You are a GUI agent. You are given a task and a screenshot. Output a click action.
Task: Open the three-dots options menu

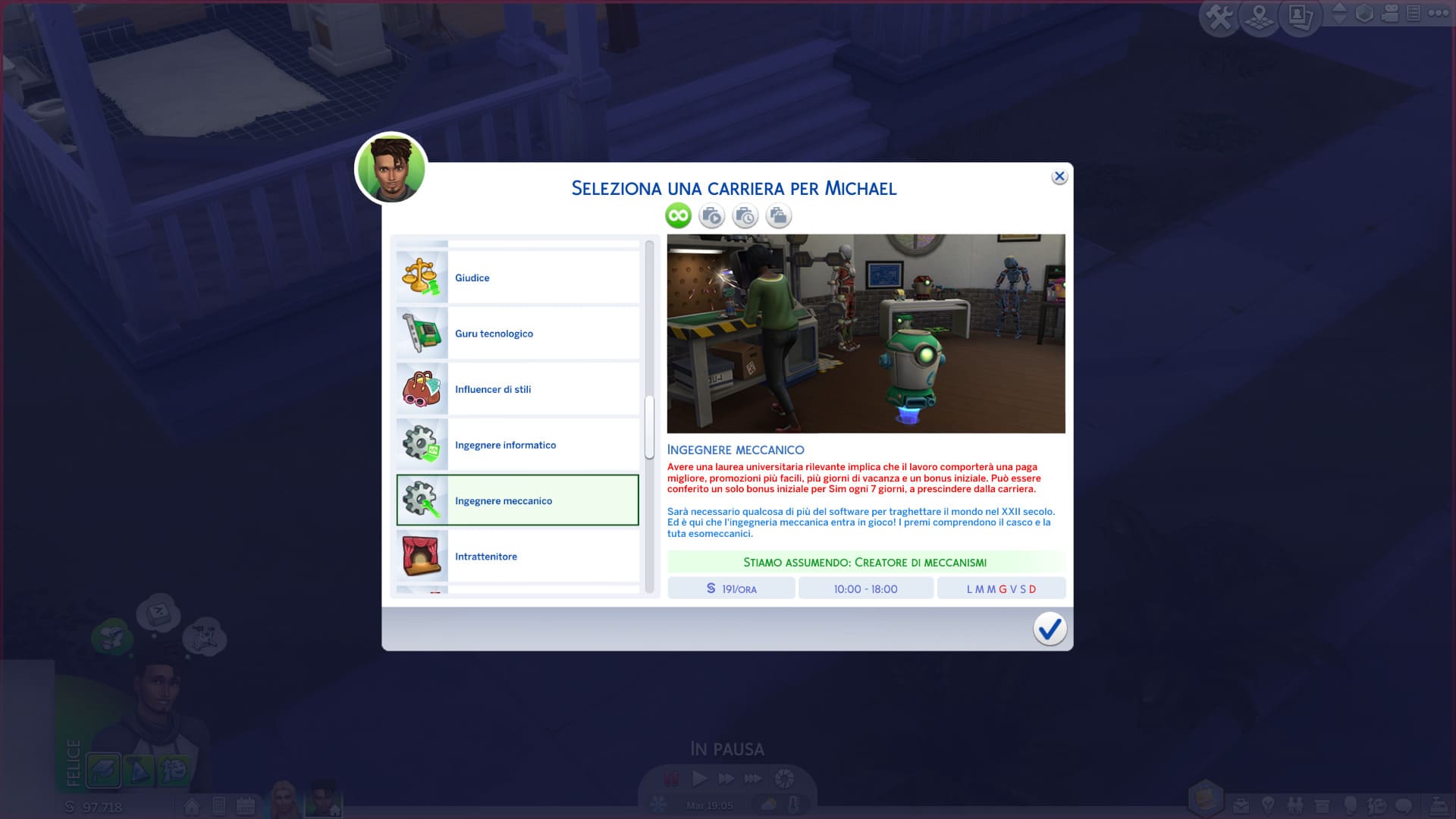pos(1439,13)
